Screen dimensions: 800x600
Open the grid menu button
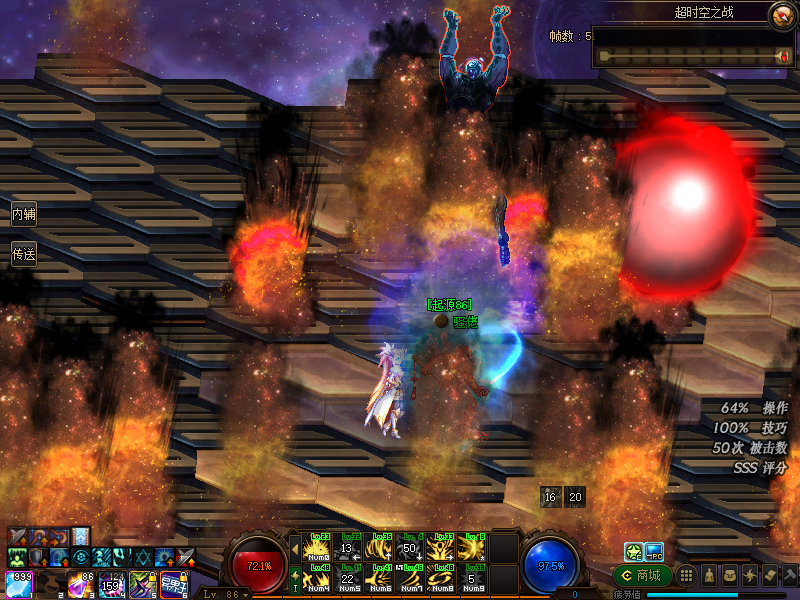tap(686, 576)
